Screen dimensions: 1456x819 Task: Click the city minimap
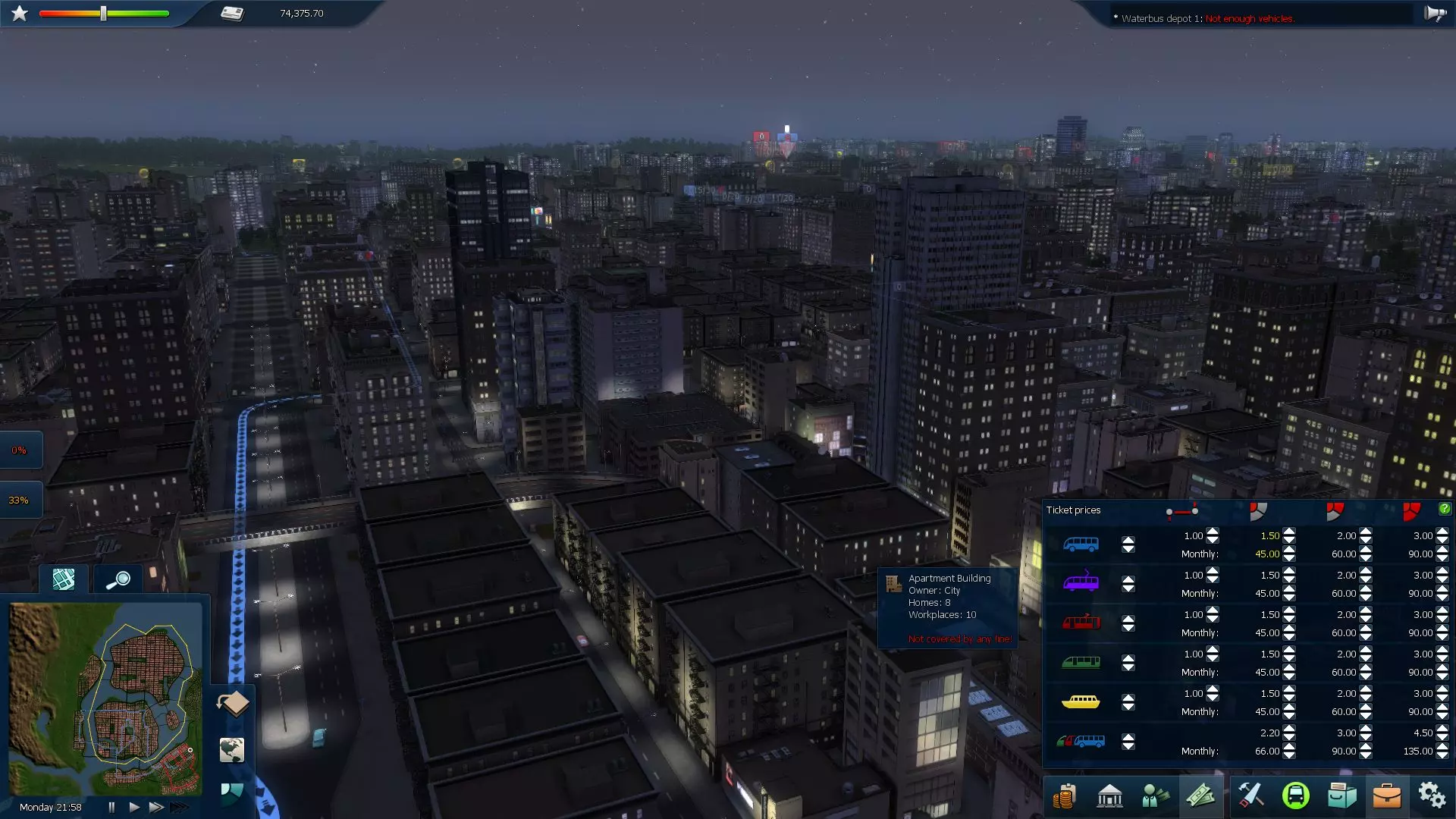point(105,698)
